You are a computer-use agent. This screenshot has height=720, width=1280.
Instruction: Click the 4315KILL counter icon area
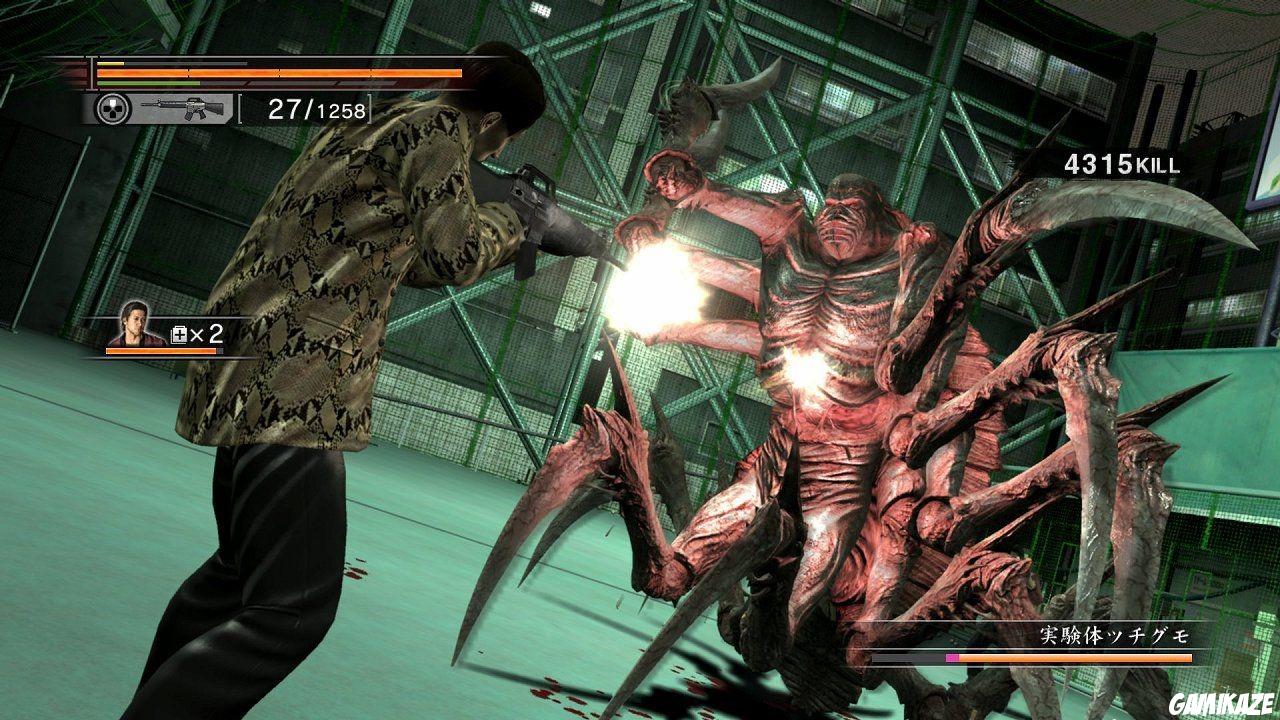click(1120, 161)
